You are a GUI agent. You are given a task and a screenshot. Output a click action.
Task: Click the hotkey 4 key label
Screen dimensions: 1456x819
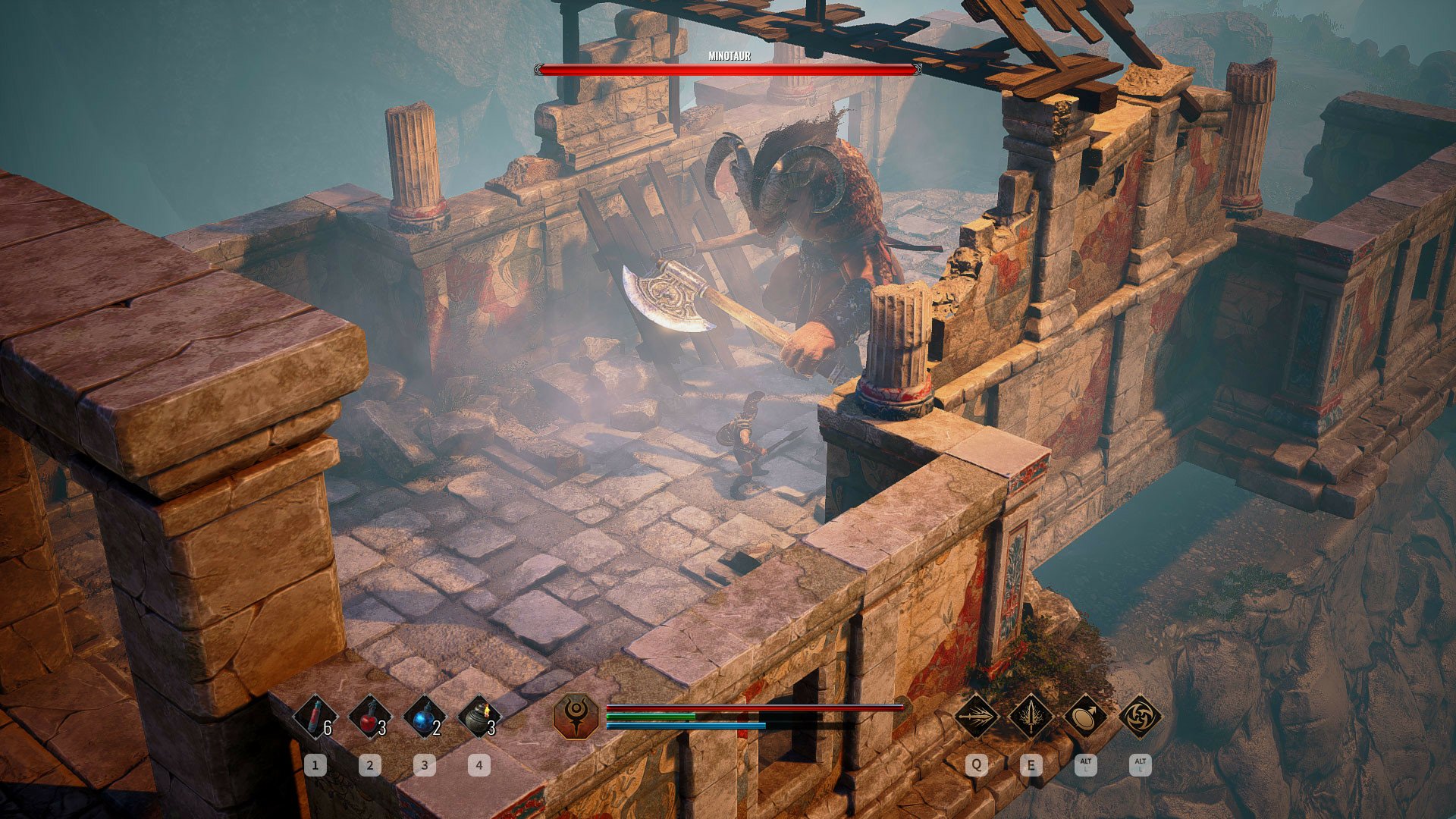point(480,765)
